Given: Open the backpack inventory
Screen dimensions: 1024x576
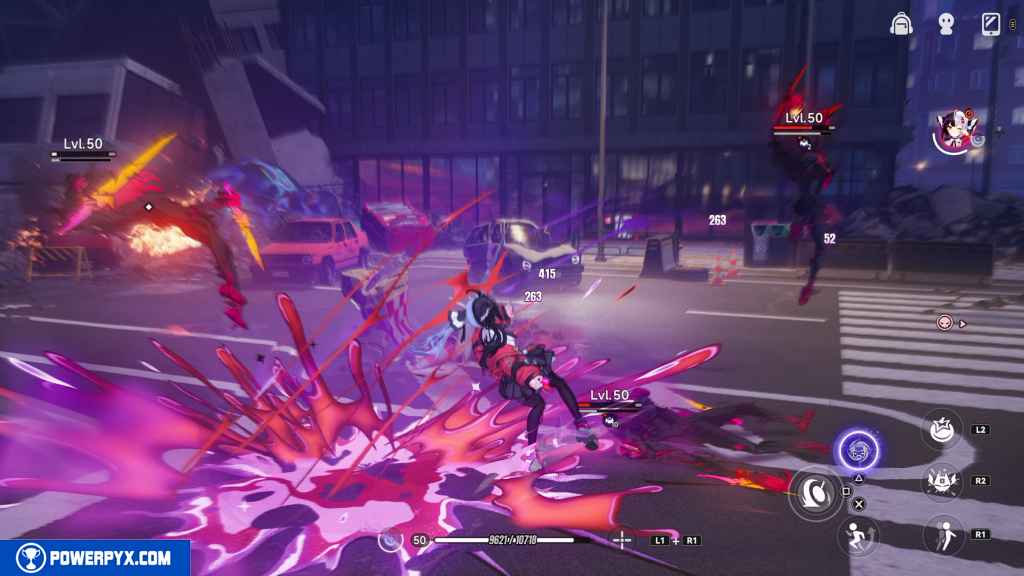Looking at the screenshot, I should (901, 25).
